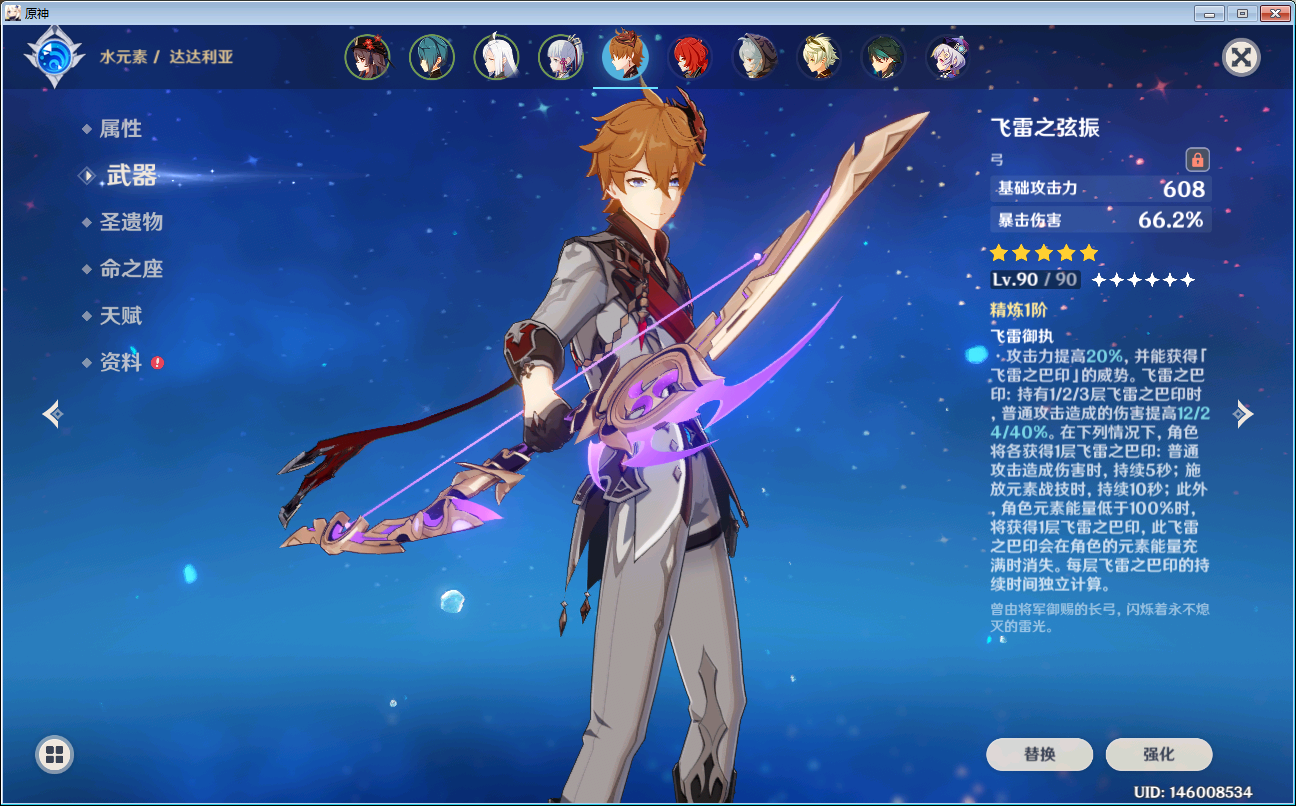Open the 命之座 constellation section
This screenshot has width=1296, height=806.
coord(130,269)
